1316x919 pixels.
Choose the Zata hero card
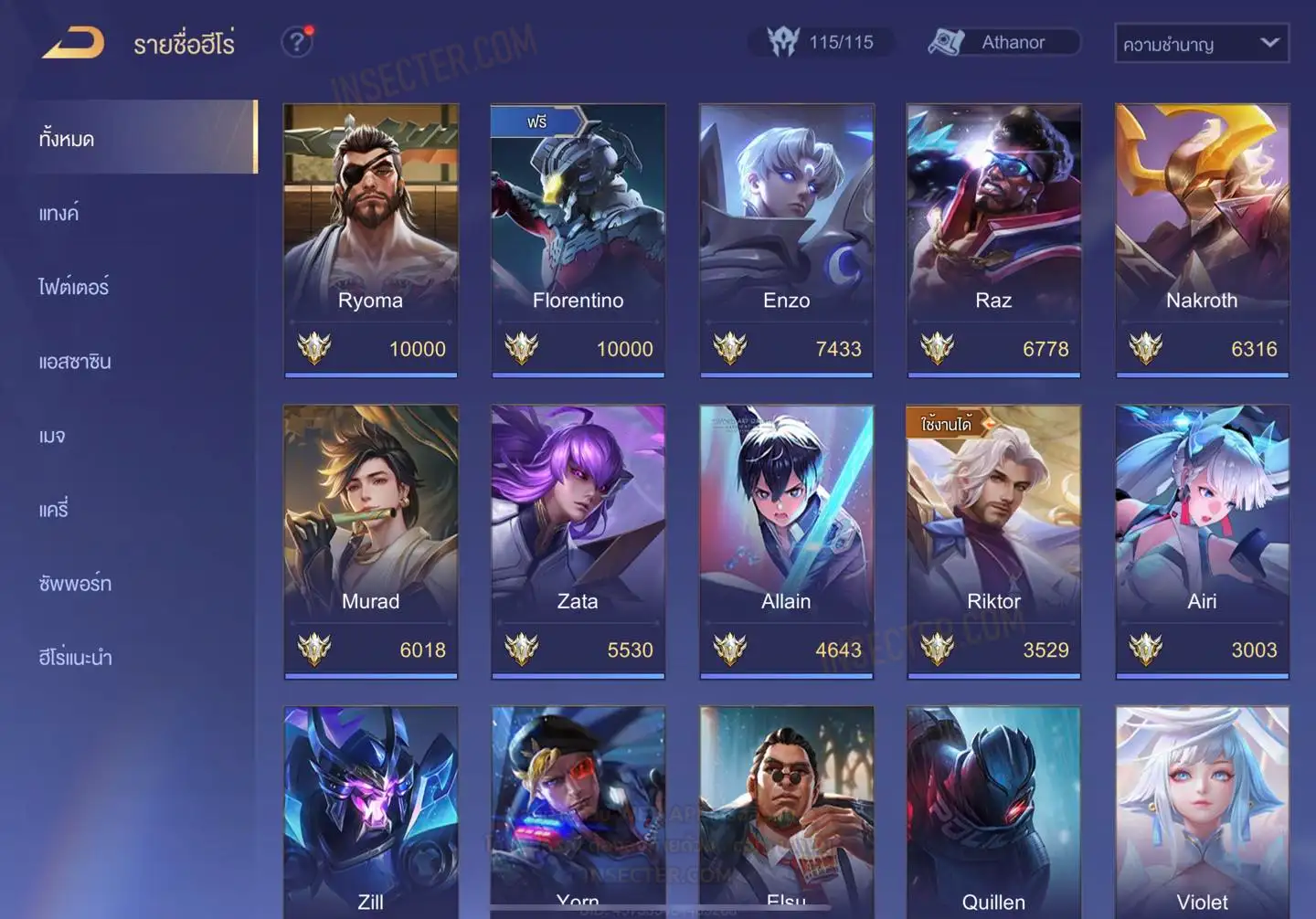578,541
